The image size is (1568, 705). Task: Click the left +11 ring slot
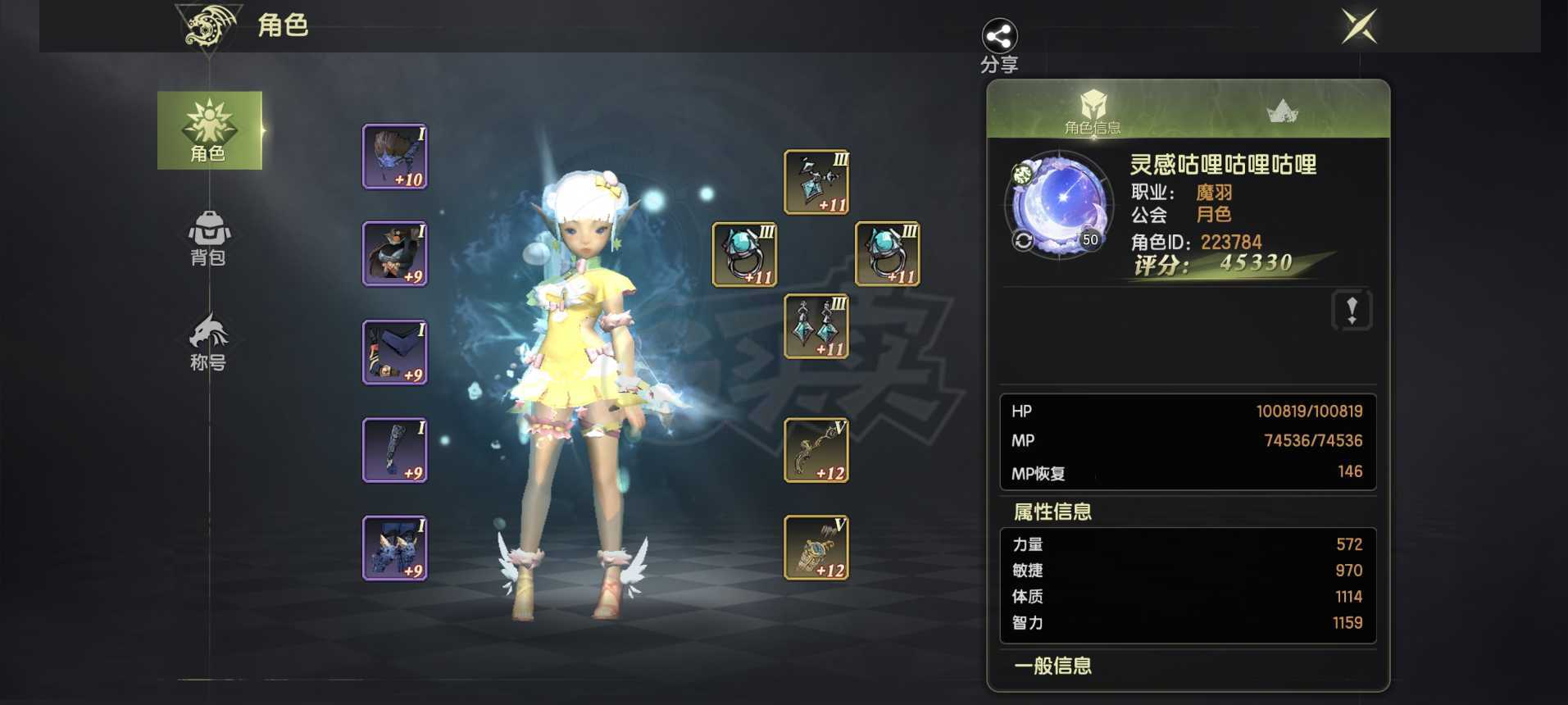(746, 254)
